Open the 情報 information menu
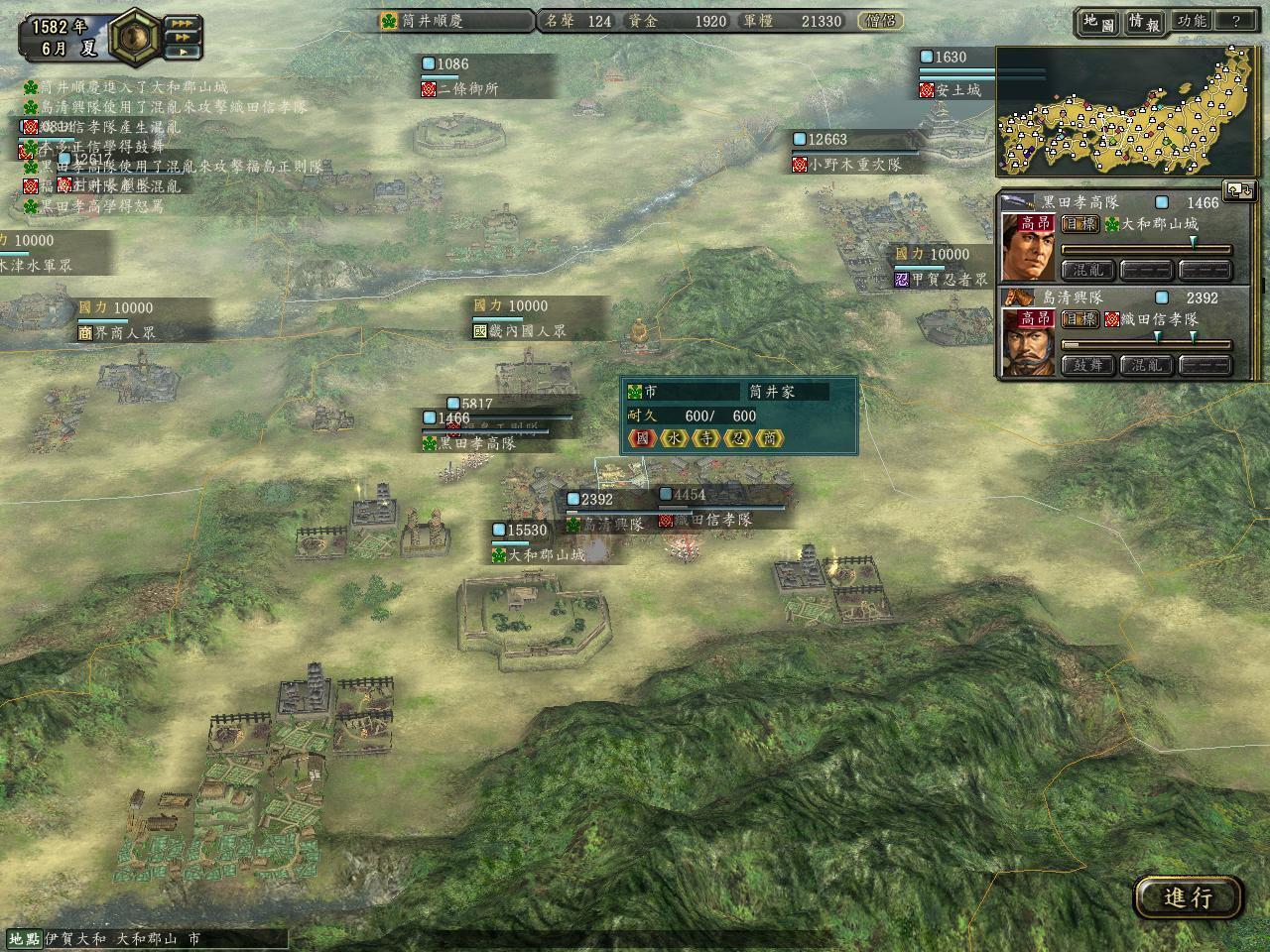Viewport: 1270px width, 952px height. (x=1144, y=21)
